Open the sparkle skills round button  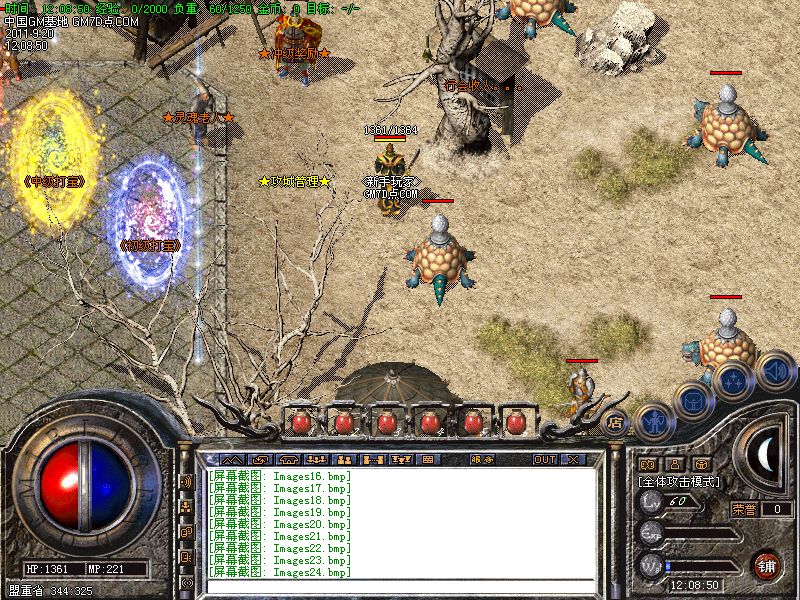[733, 379]
